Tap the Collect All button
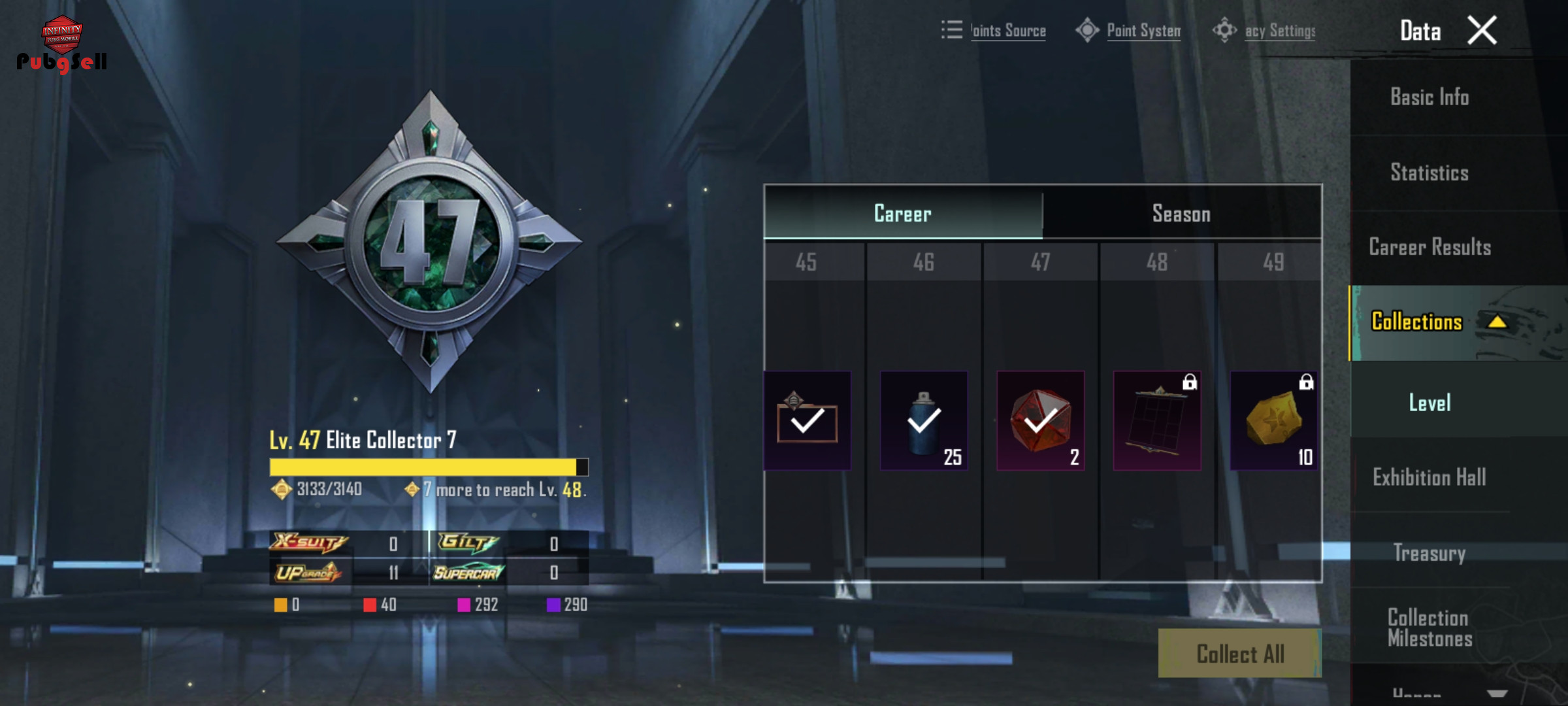This screenshot has height=706, width=1568. [1240, 654]
